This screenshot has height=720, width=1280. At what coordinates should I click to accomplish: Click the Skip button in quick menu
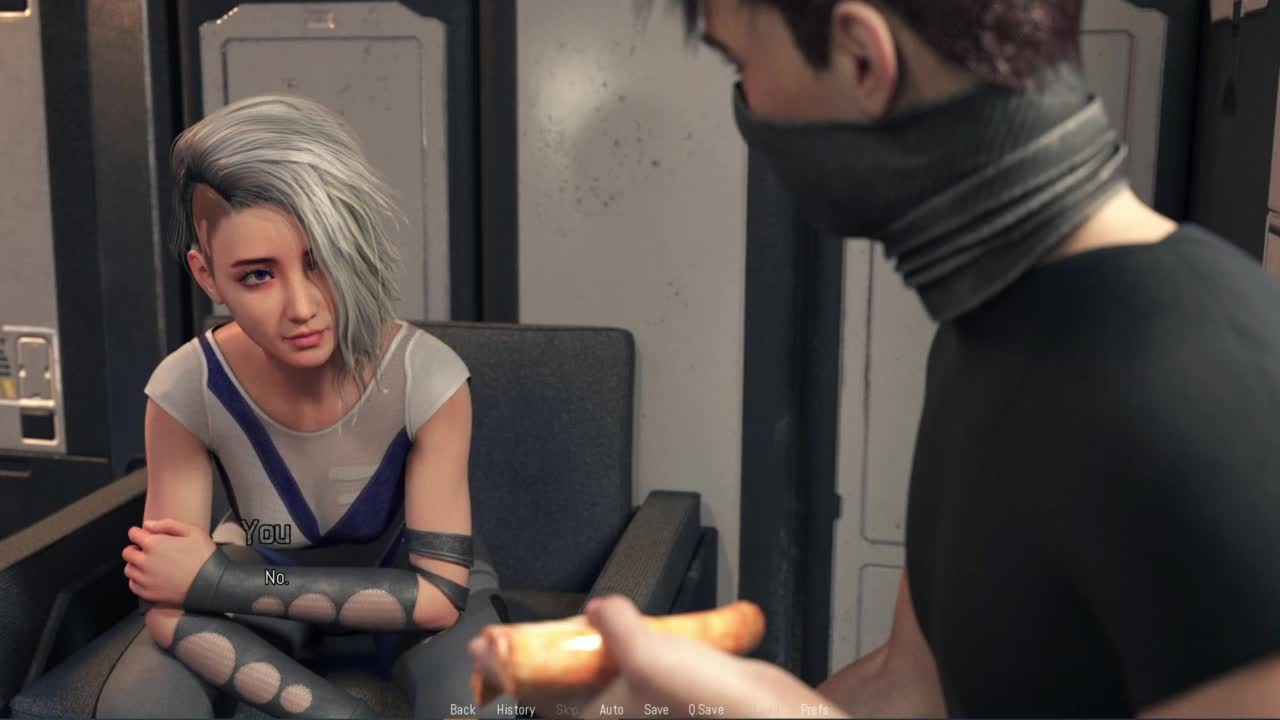click(567, 710)
